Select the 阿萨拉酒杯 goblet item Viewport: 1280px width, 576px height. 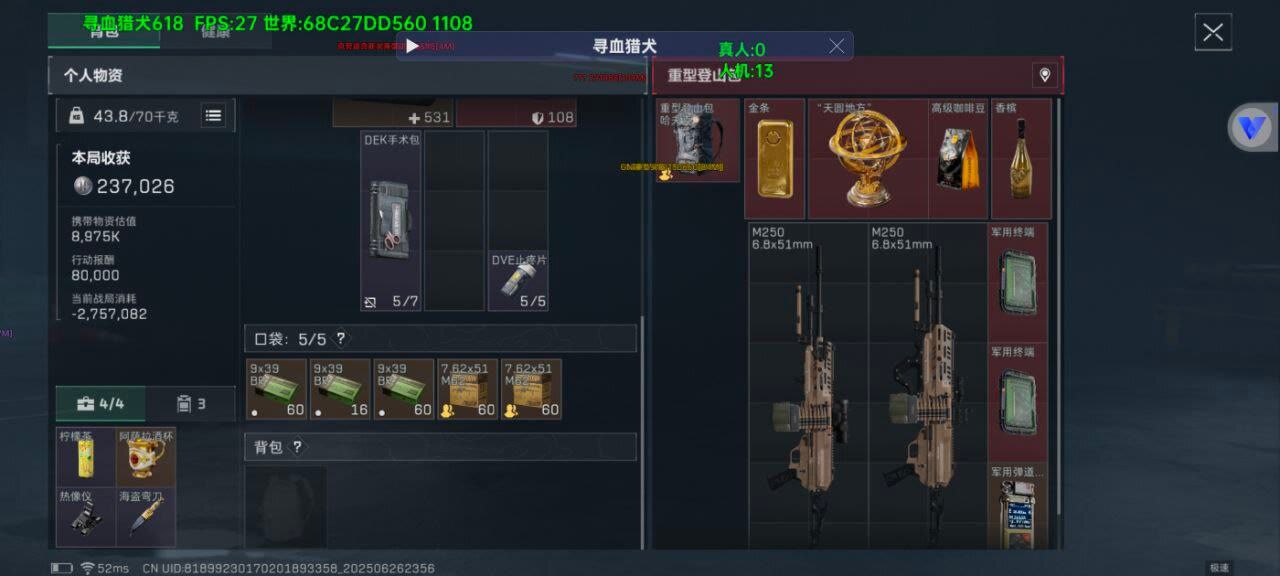pyautogui.click(x=146, y=458)
